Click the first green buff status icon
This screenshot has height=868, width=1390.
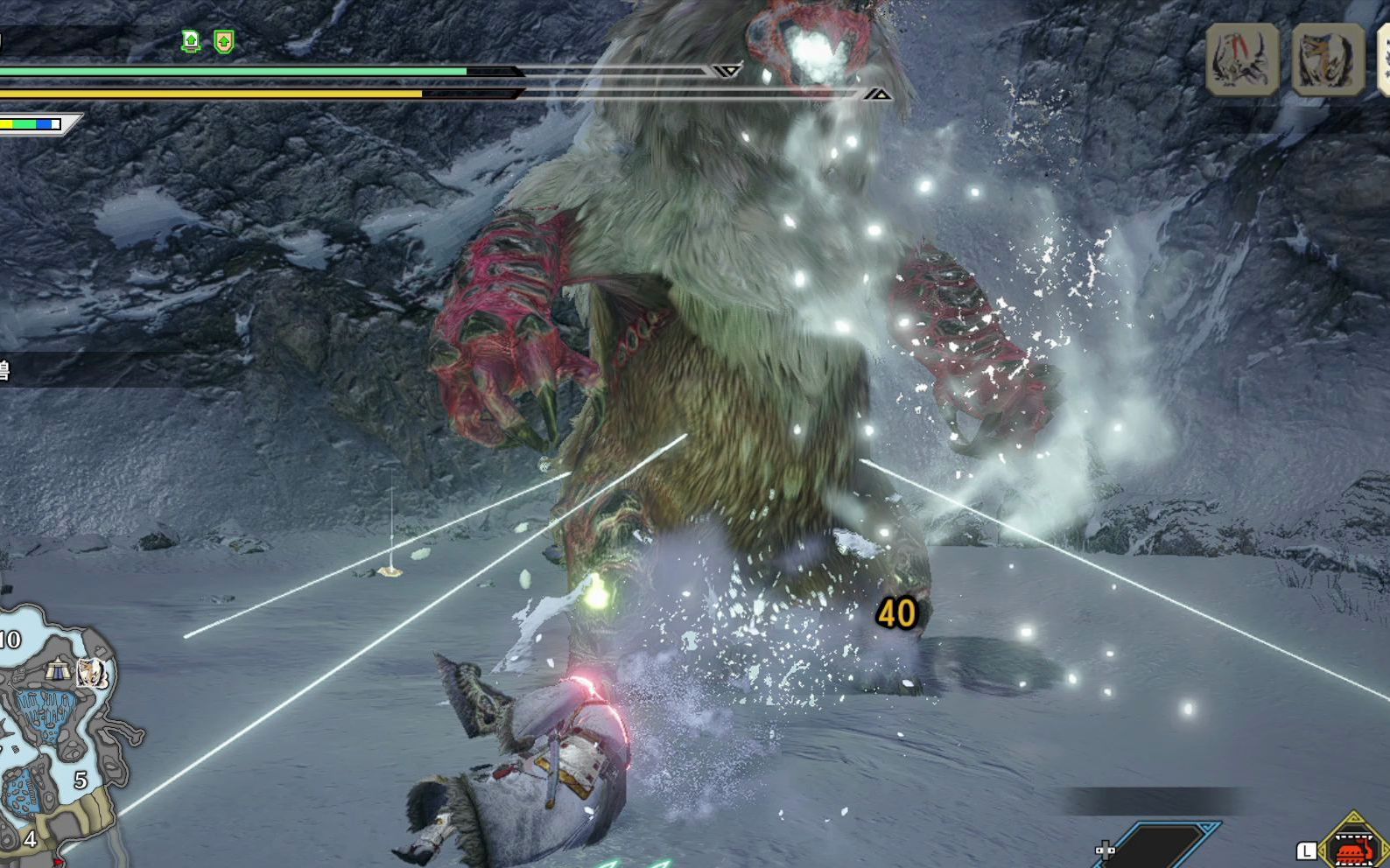[191, 40]
